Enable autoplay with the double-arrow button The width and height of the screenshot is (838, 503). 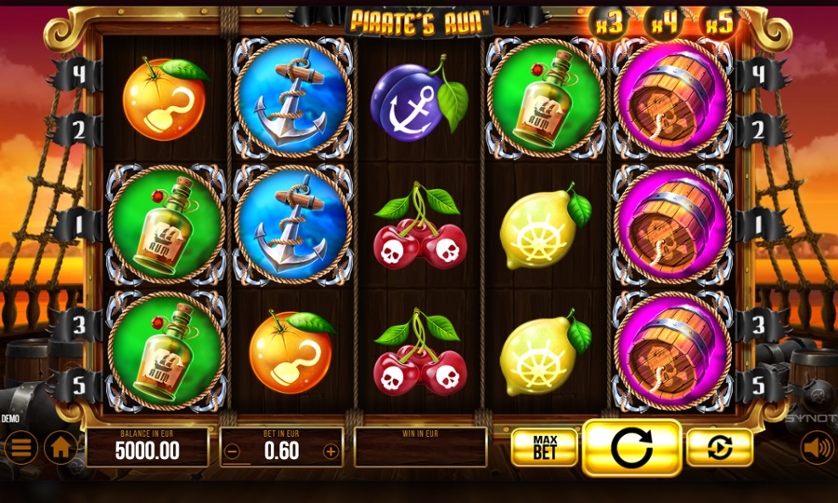tap(719, 447)
